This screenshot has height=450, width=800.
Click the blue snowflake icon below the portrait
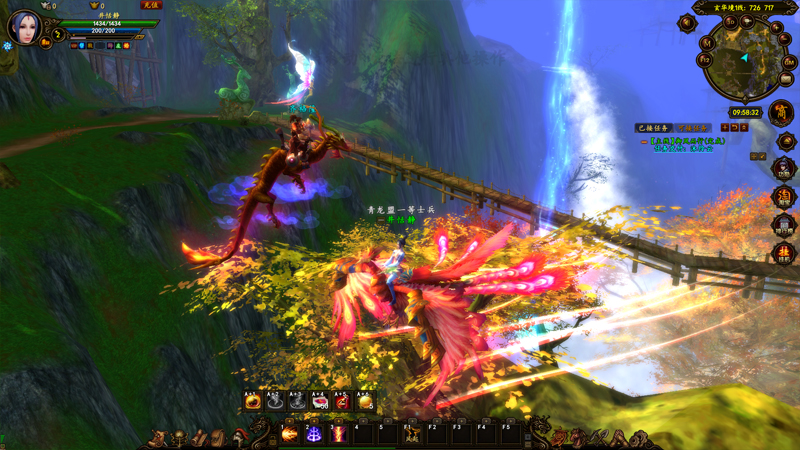click(8, 47)
